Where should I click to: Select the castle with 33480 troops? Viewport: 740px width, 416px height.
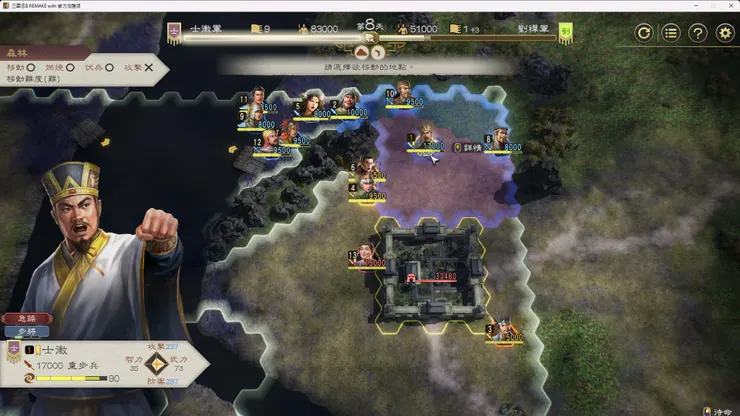pos(430,268)
